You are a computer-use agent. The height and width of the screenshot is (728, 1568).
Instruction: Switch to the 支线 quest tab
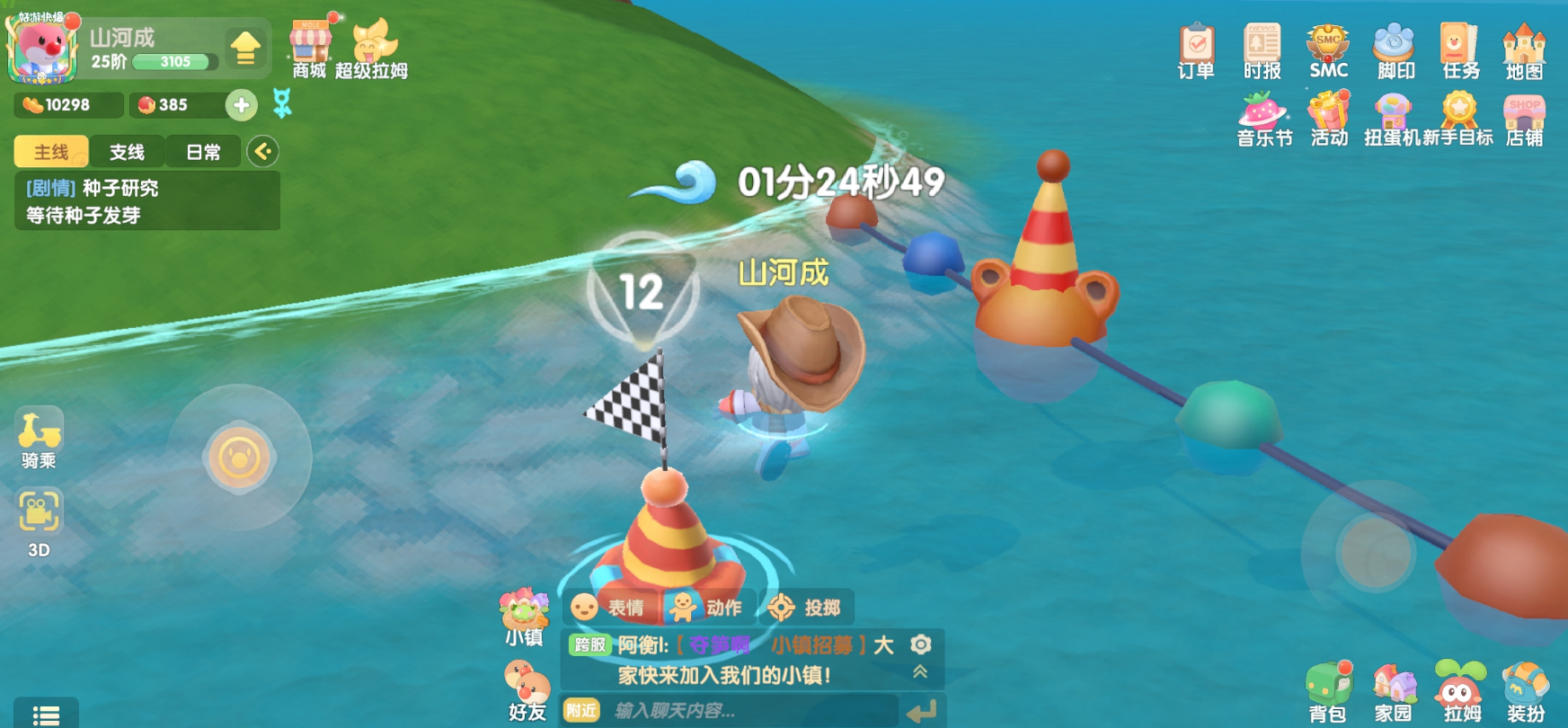pos(128,152)
